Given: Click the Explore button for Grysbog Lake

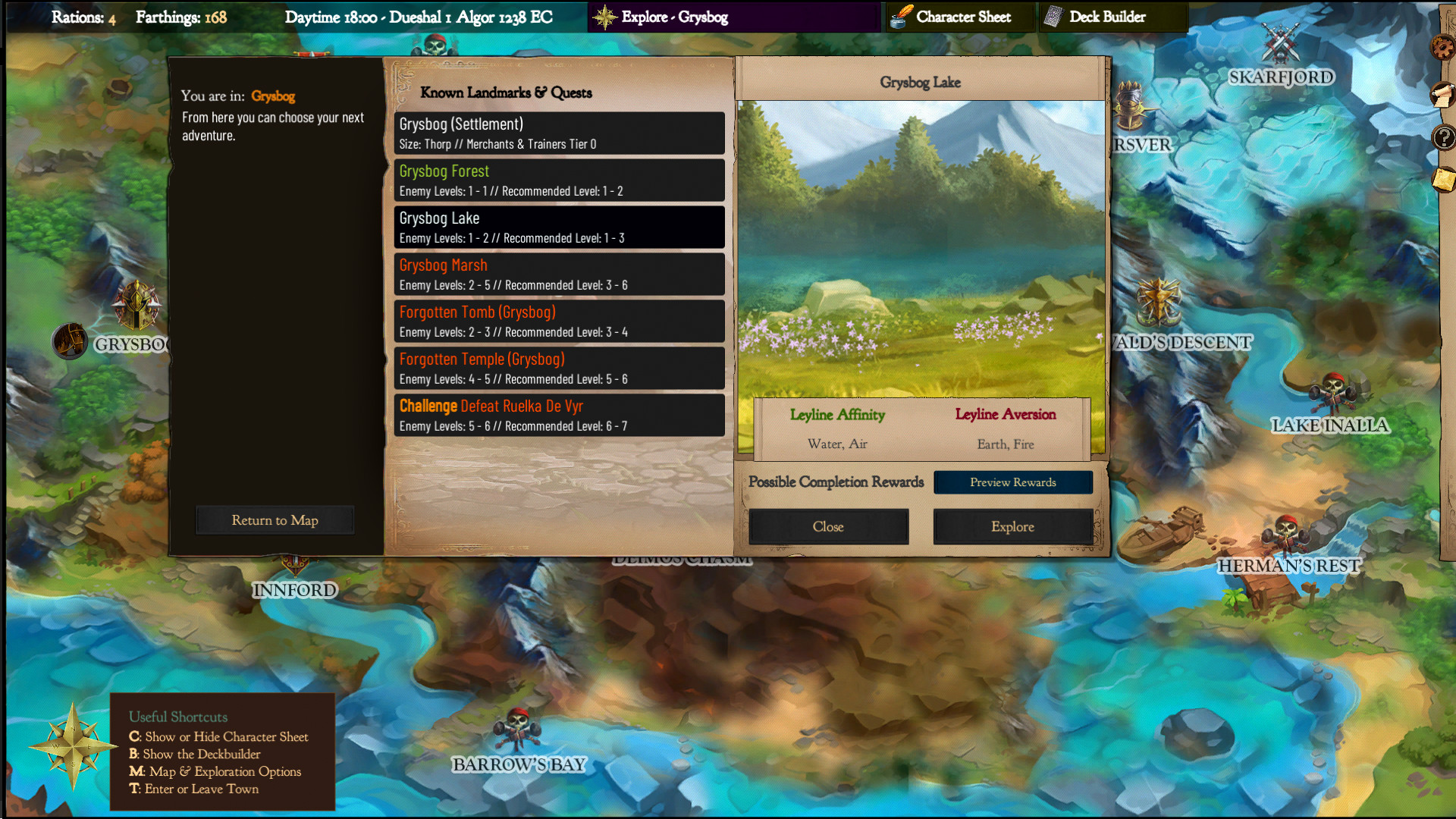Looking at the screenshot, I should (x=1012, y=526).
